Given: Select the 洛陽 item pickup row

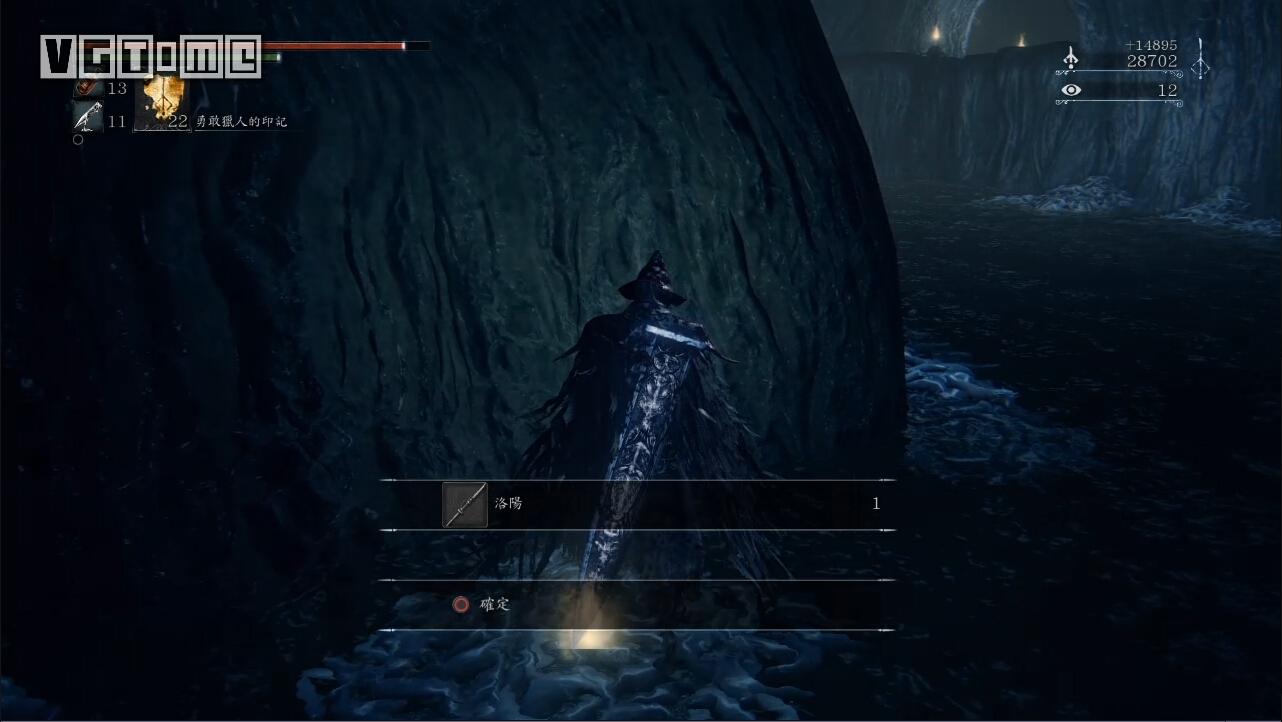Looking at the screenshot, I should click(637, 504).
